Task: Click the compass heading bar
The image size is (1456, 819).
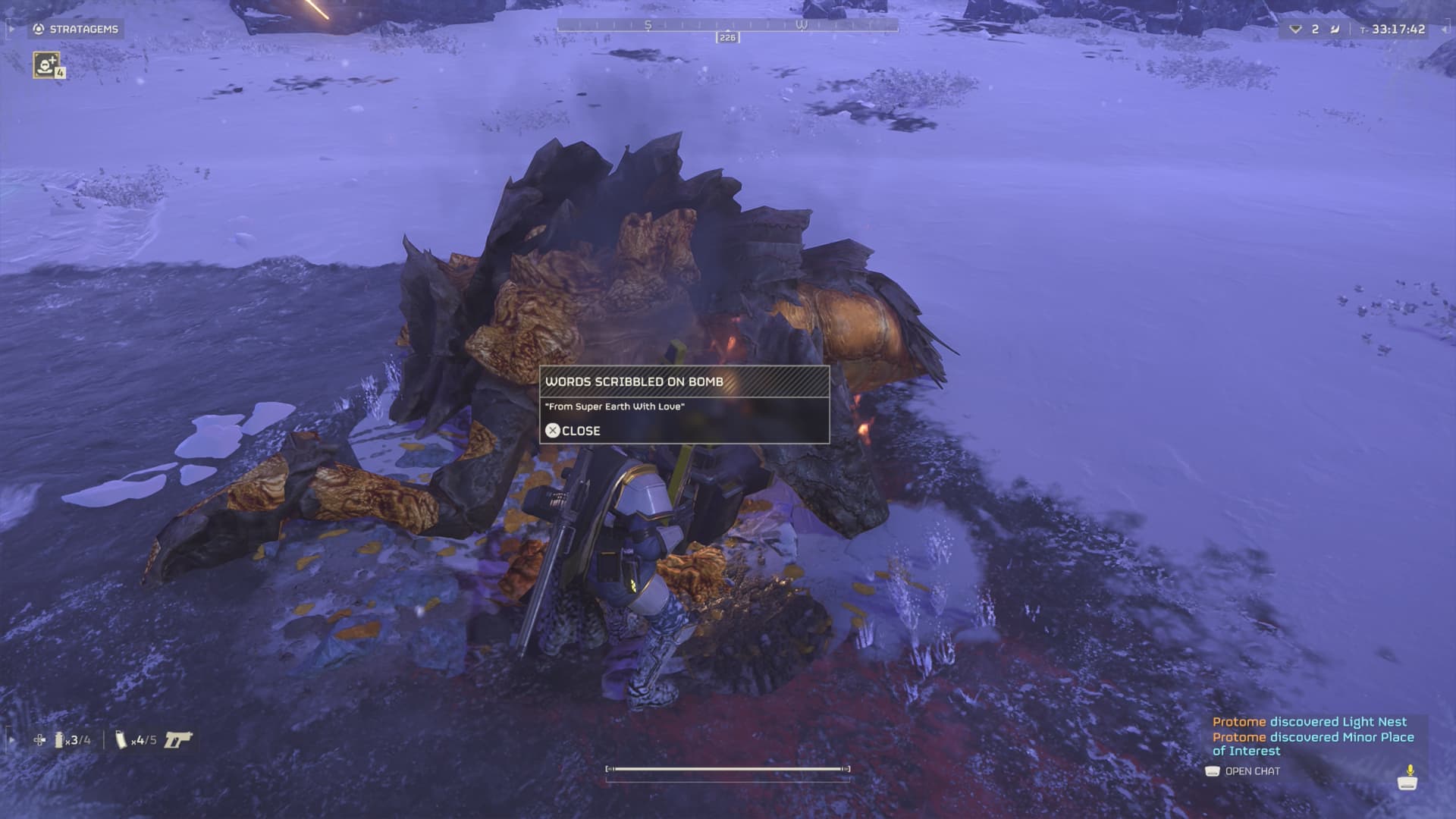Action: point(726,25)
